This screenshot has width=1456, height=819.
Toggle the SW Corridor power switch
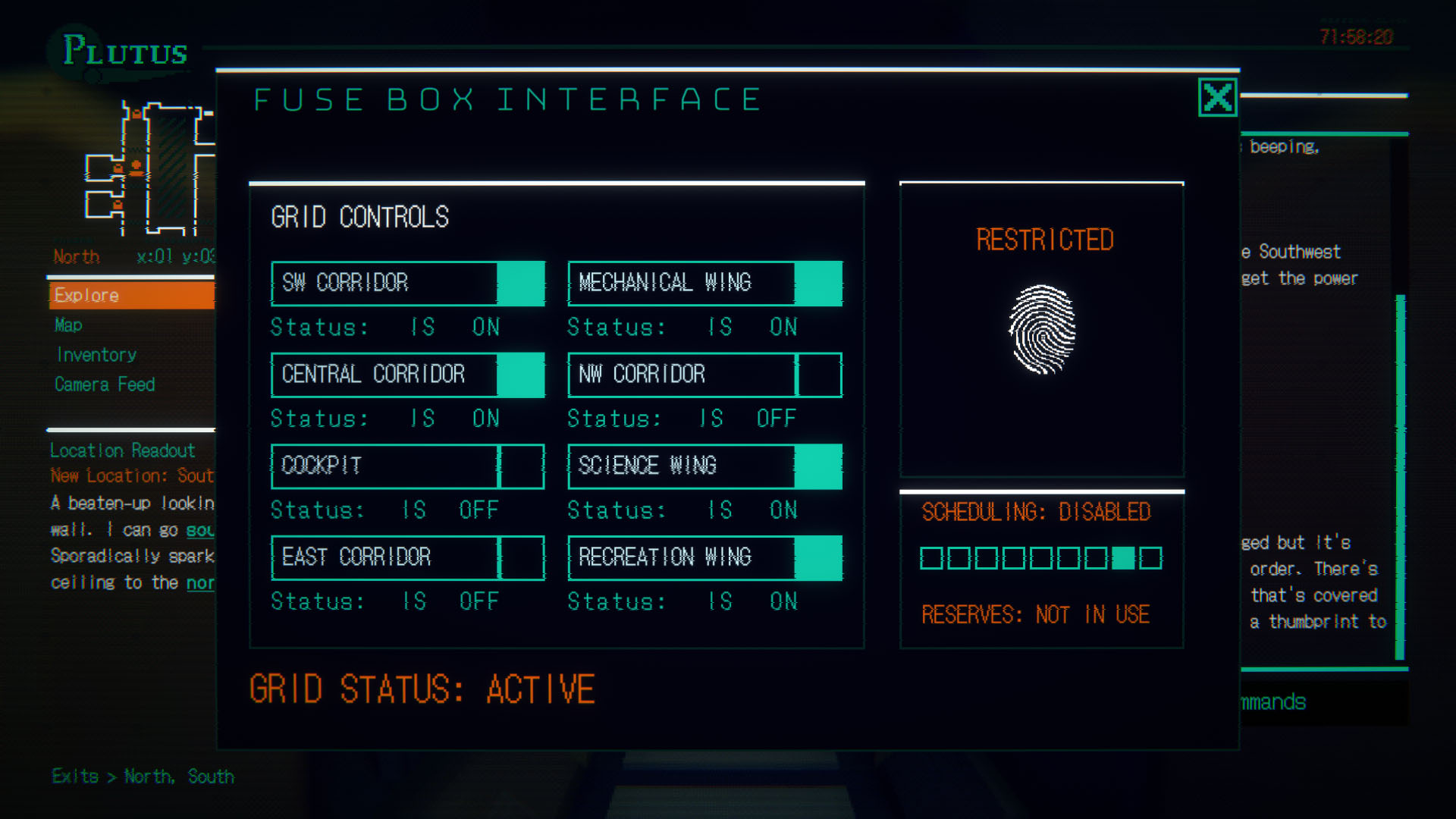pos(522,283)
